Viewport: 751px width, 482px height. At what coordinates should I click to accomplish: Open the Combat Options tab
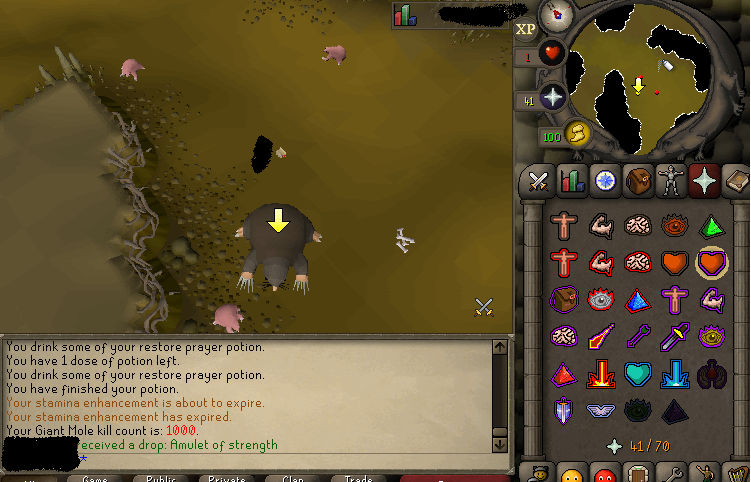tap(539, 181)
